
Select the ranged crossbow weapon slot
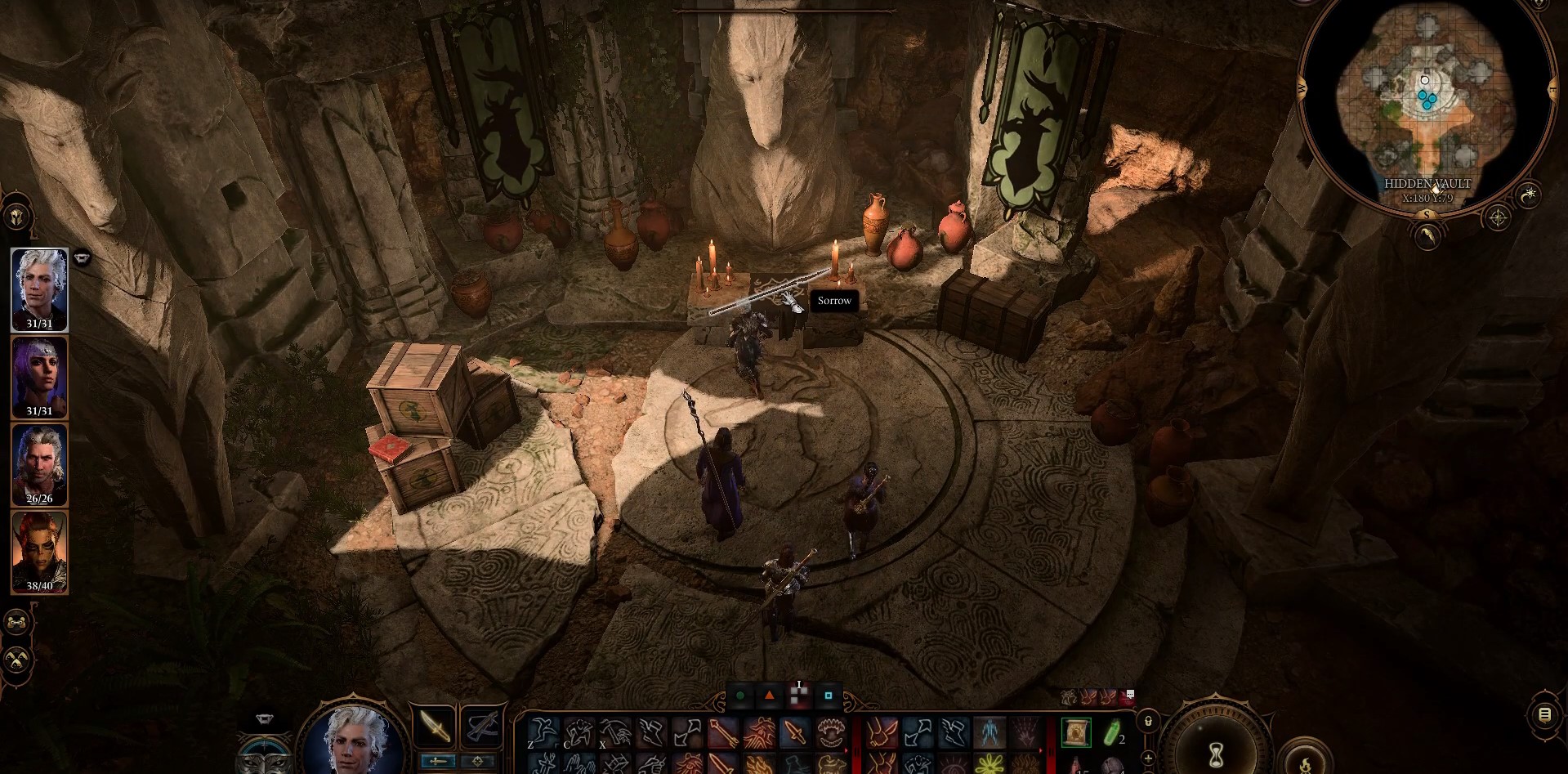[482, 727]
